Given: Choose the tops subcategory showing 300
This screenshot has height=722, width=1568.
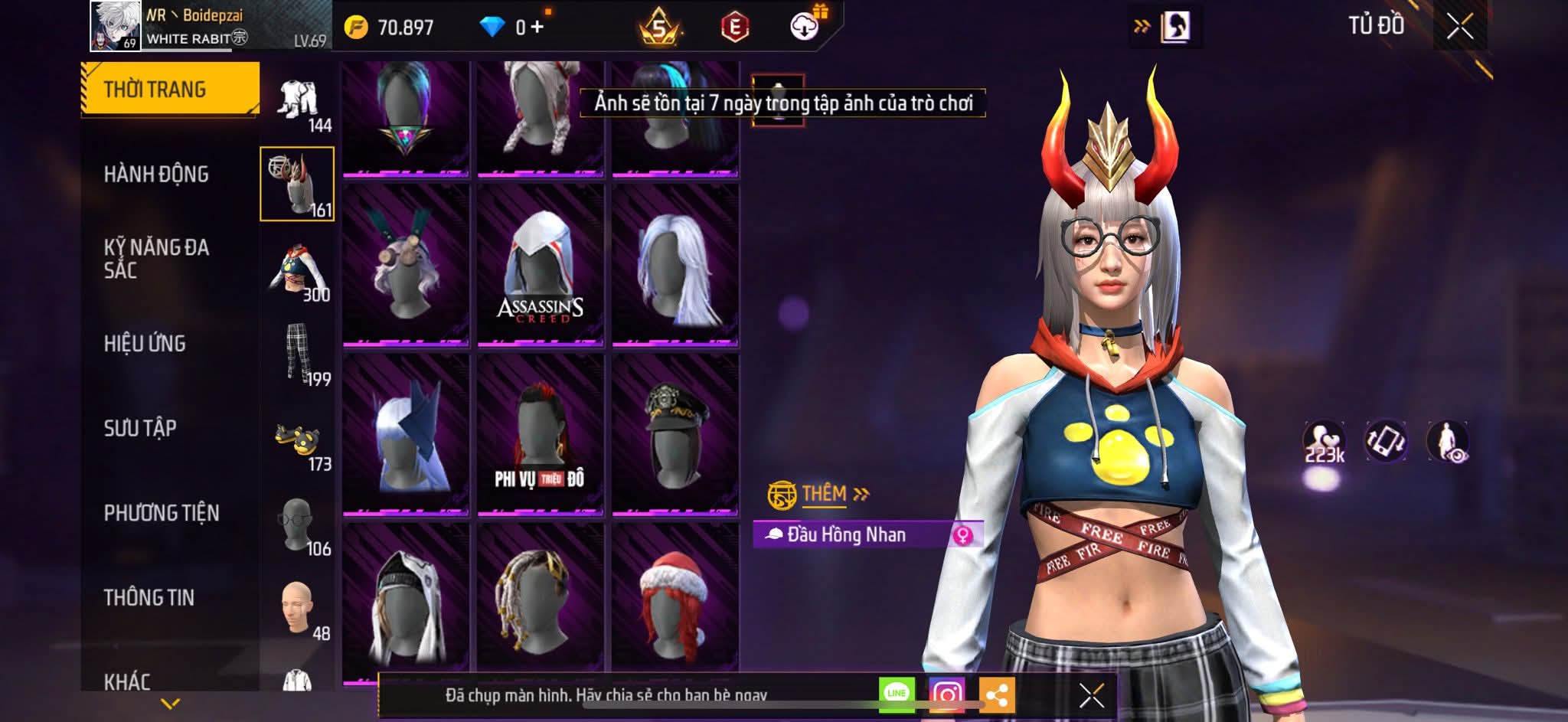Looking at the screenshot, I should [298, 272].
